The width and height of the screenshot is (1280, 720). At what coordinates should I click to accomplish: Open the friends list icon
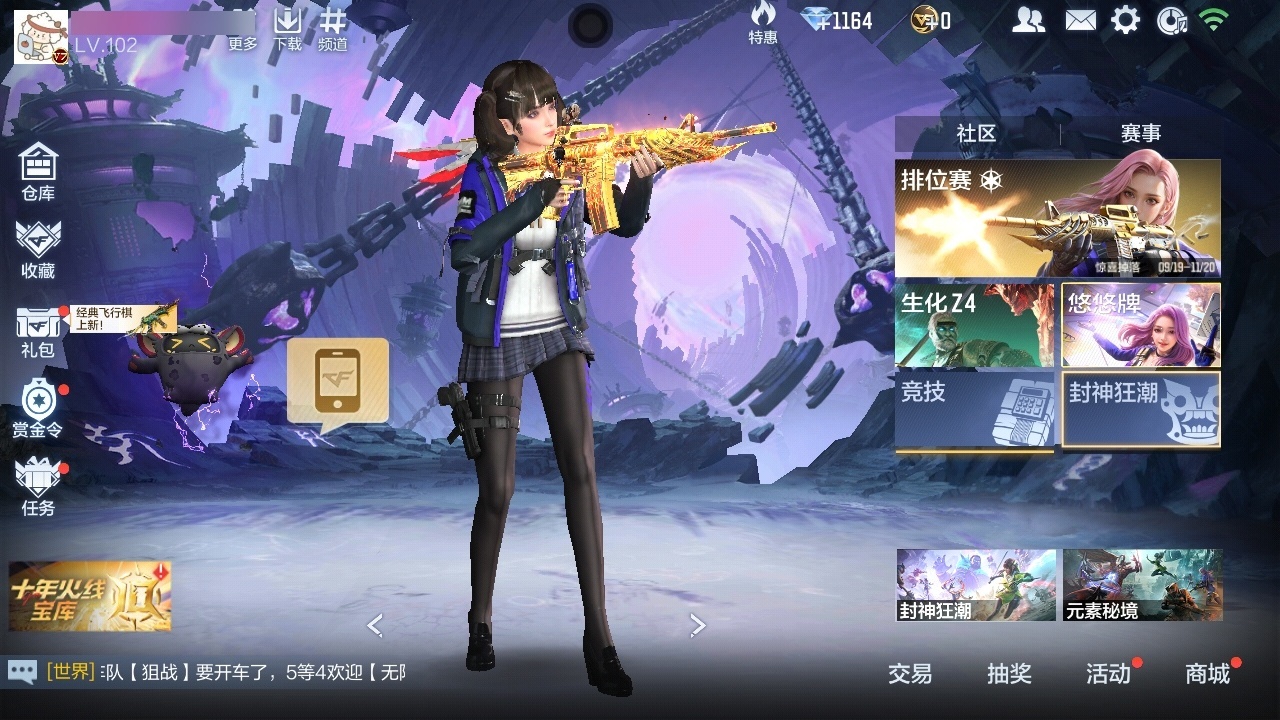pos(1028,20)
